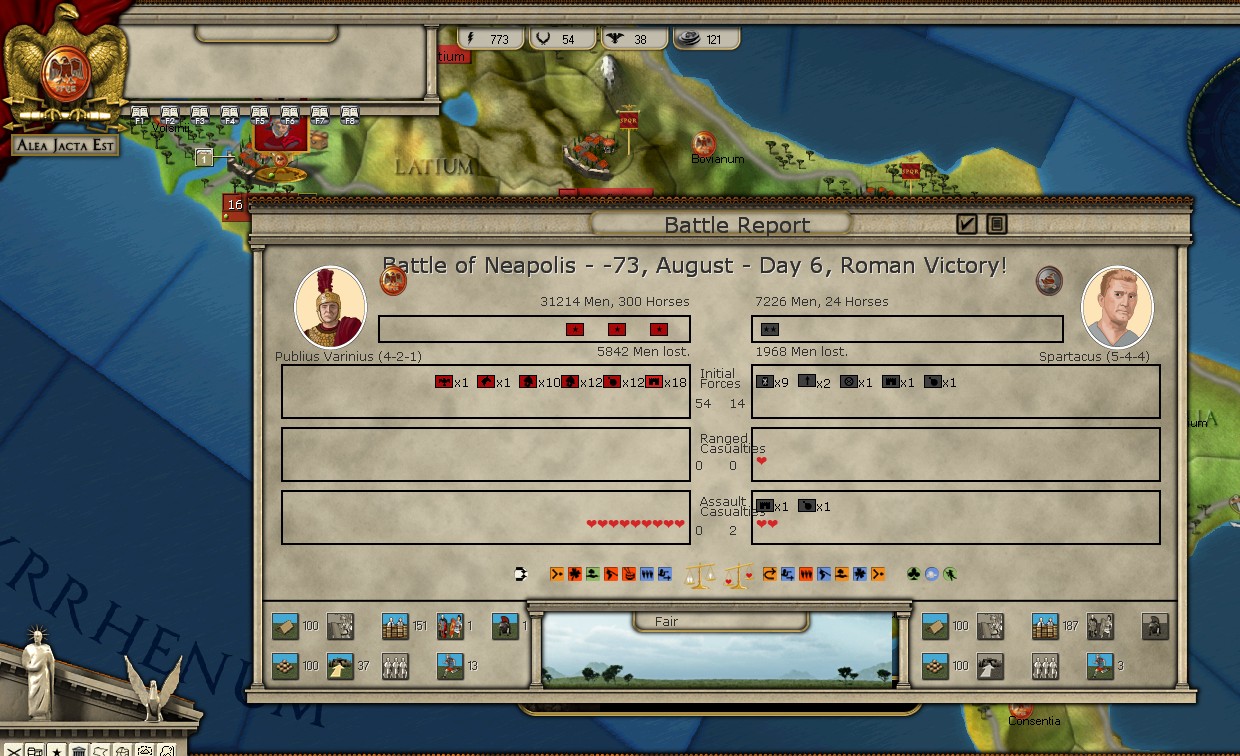This screenshot has height=756, width=1240.
Task: Open the battle log page icon
Action: click(996, 224)
